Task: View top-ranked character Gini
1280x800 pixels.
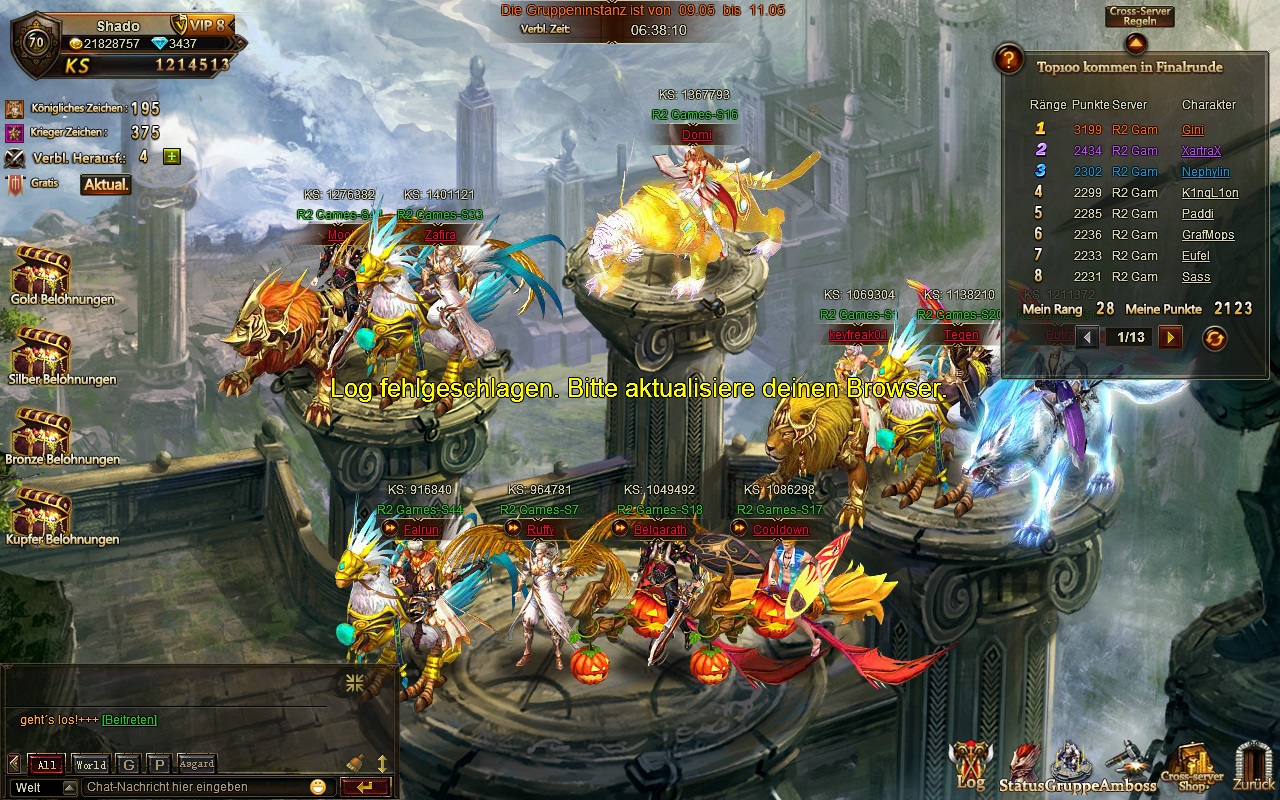Action: pyautogui.click(x=1193, y=130)
